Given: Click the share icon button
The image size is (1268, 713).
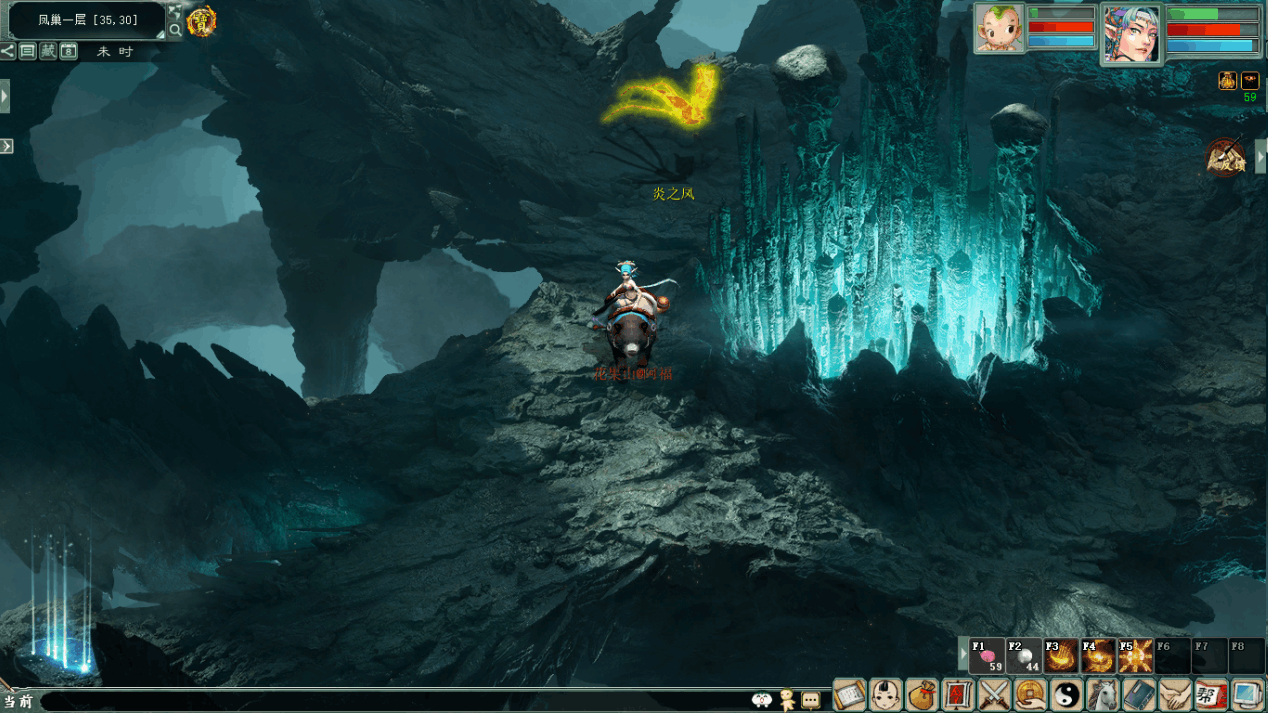Looking at the screenshot, I should tap(8, 51).
